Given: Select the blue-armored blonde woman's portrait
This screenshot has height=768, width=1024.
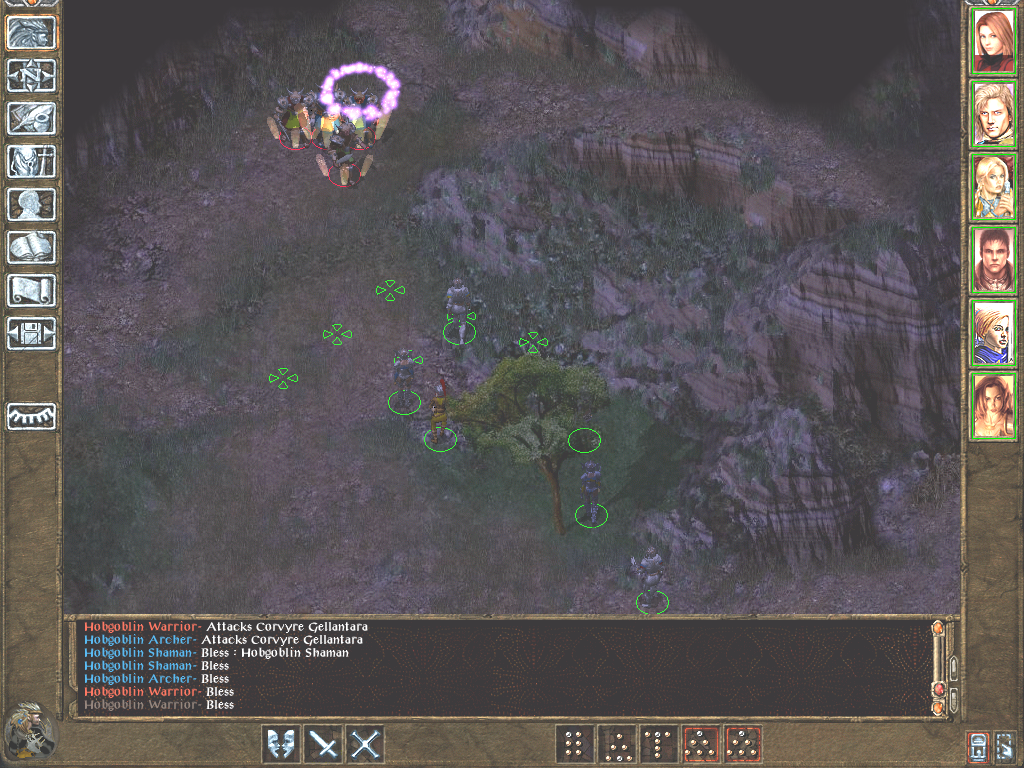Looking at the screenshot, I should click(993, 333).
